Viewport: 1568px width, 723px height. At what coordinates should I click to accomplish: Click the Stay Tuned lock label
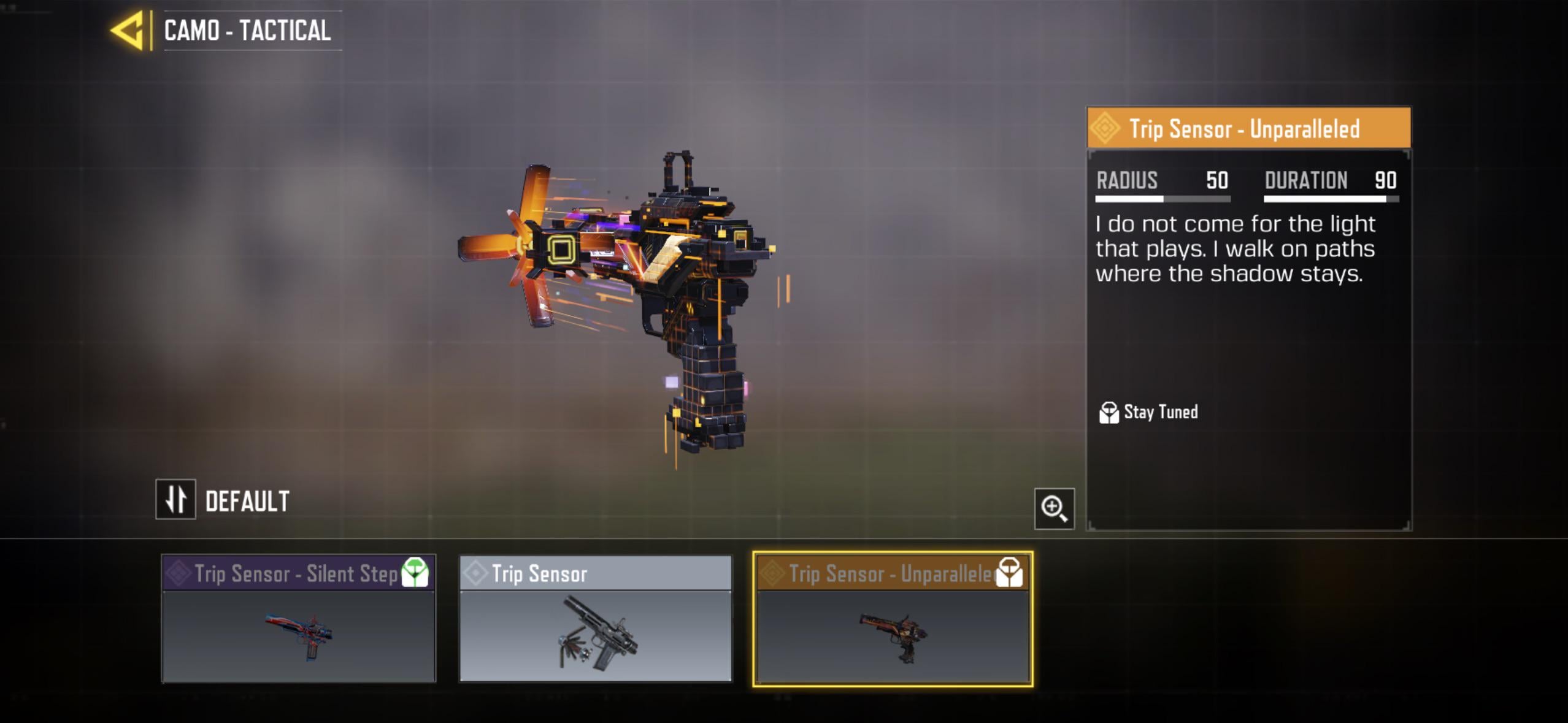tap(1148, 412)
